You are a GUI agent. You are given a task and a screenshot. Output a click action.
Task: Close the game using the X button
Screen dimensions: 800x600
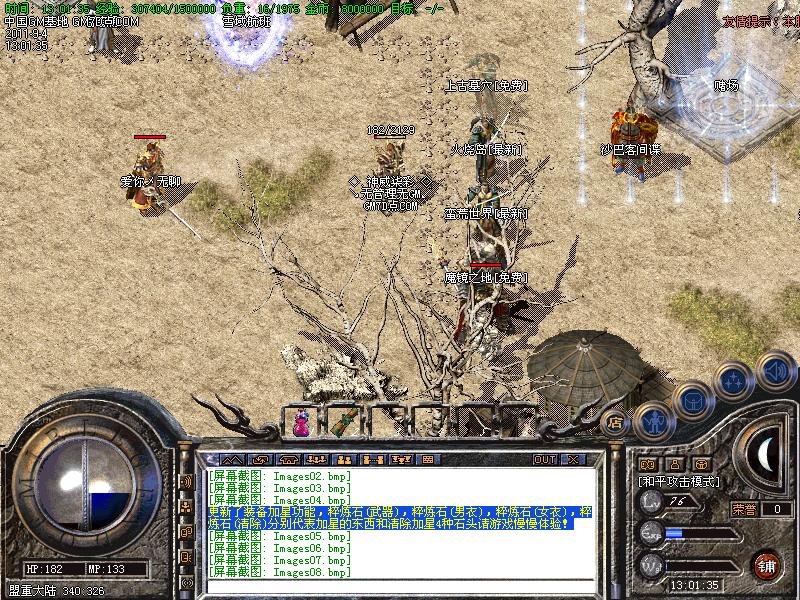tap(574, 459)
